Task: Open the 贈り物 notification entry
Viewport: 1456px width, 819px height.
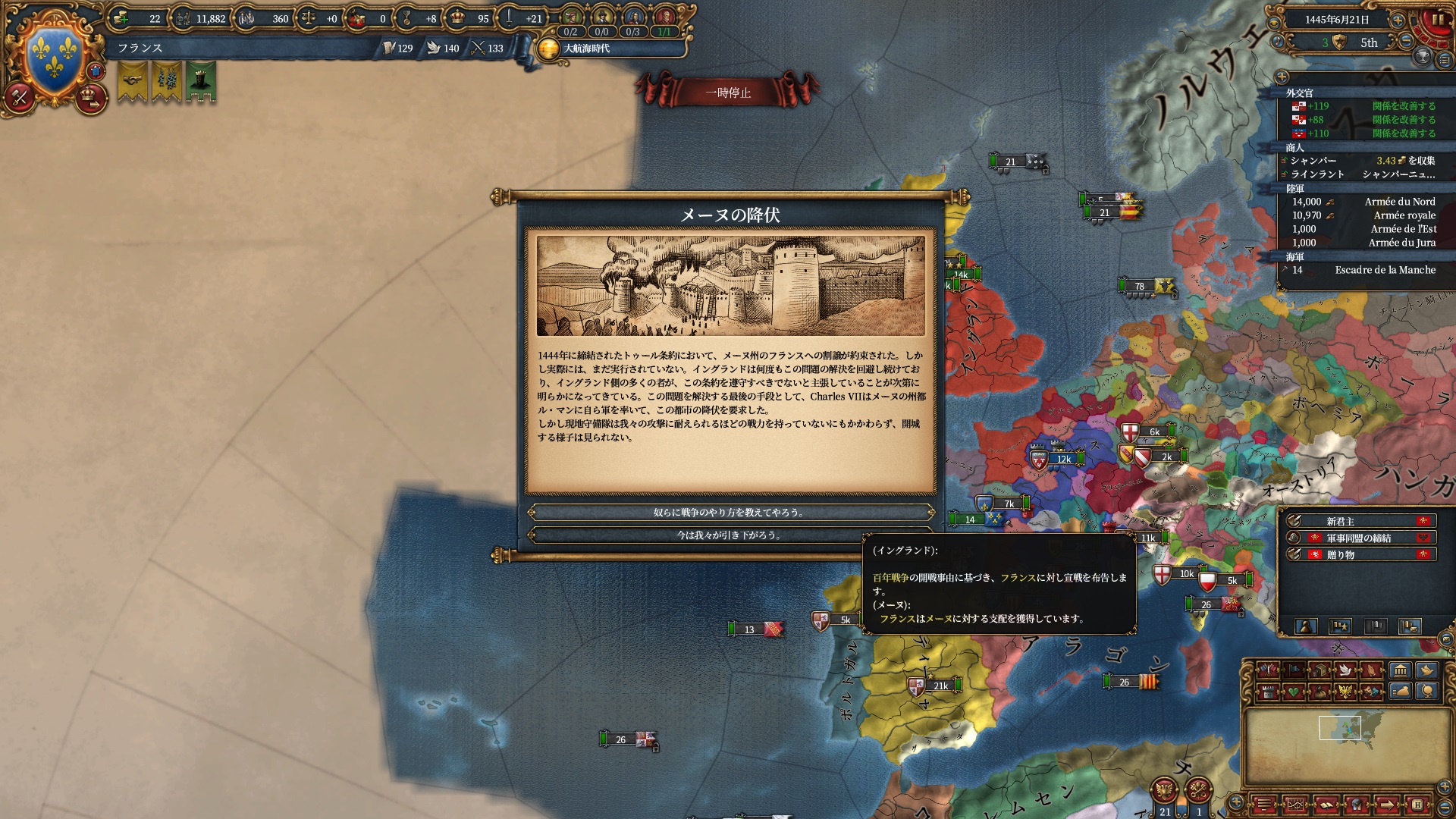Action: pyautogui.click(x=1358, y=555)
